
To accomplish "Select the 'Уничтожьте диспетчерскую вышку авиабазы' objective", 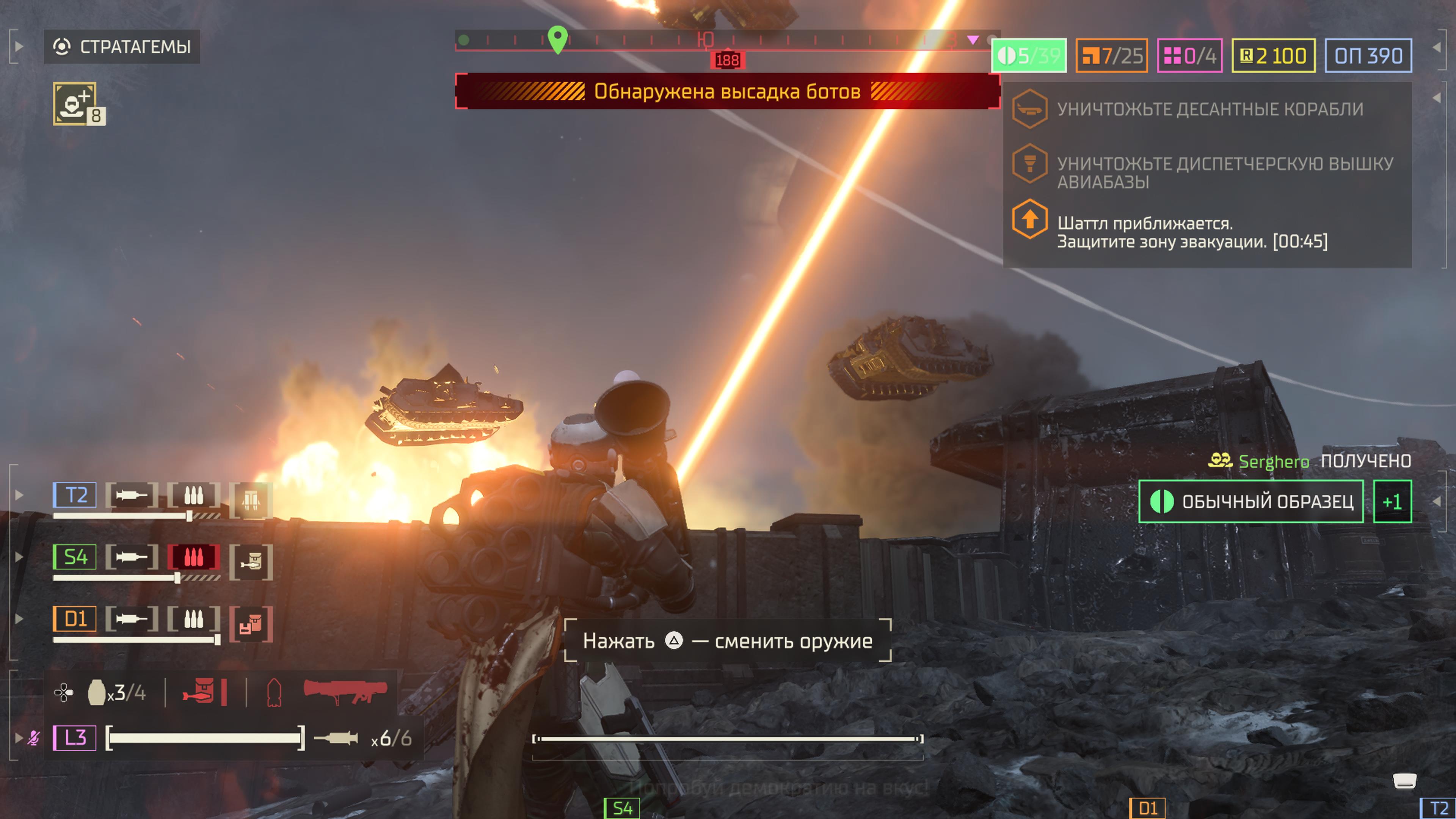I will pos(1224,172).
